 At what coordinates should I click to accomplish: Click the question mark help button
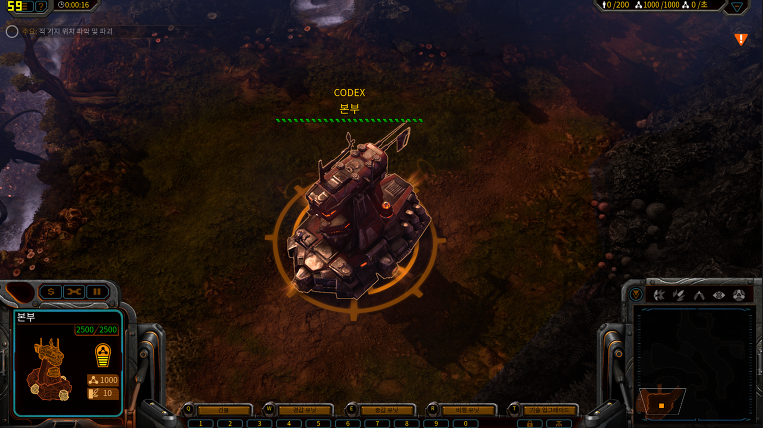pyautogui.click(x=40, y=6)
